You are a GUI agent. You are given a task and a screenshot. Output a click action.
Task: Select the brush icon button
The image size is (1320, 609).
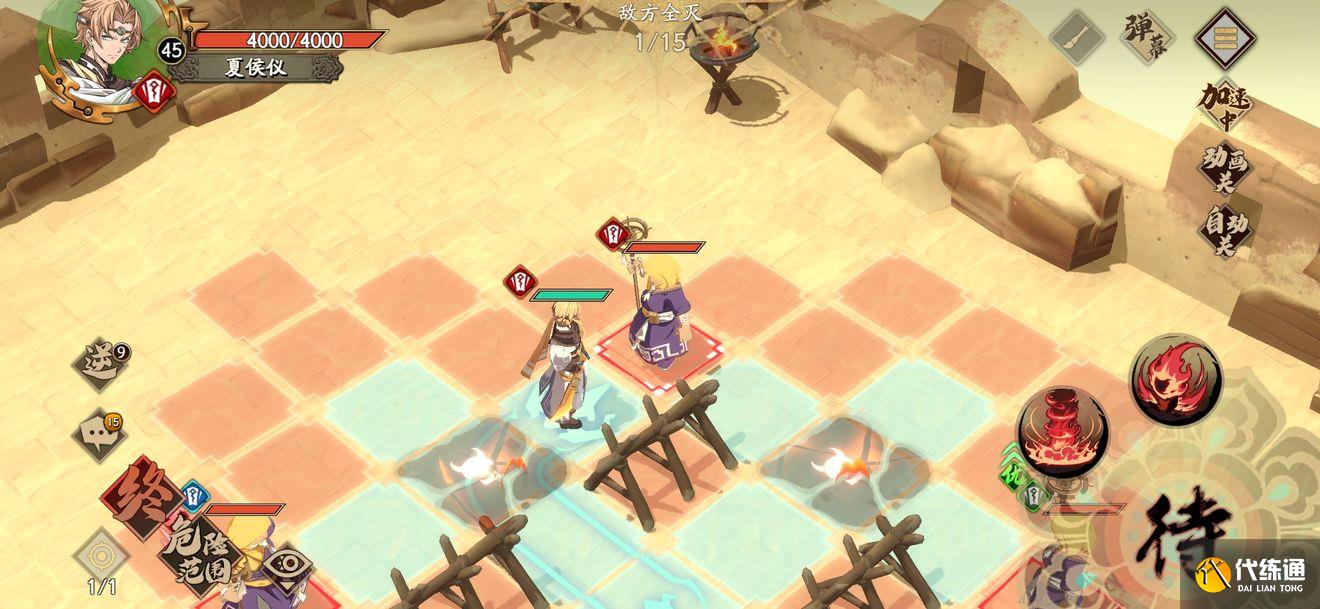click(x=1078, y=39)
